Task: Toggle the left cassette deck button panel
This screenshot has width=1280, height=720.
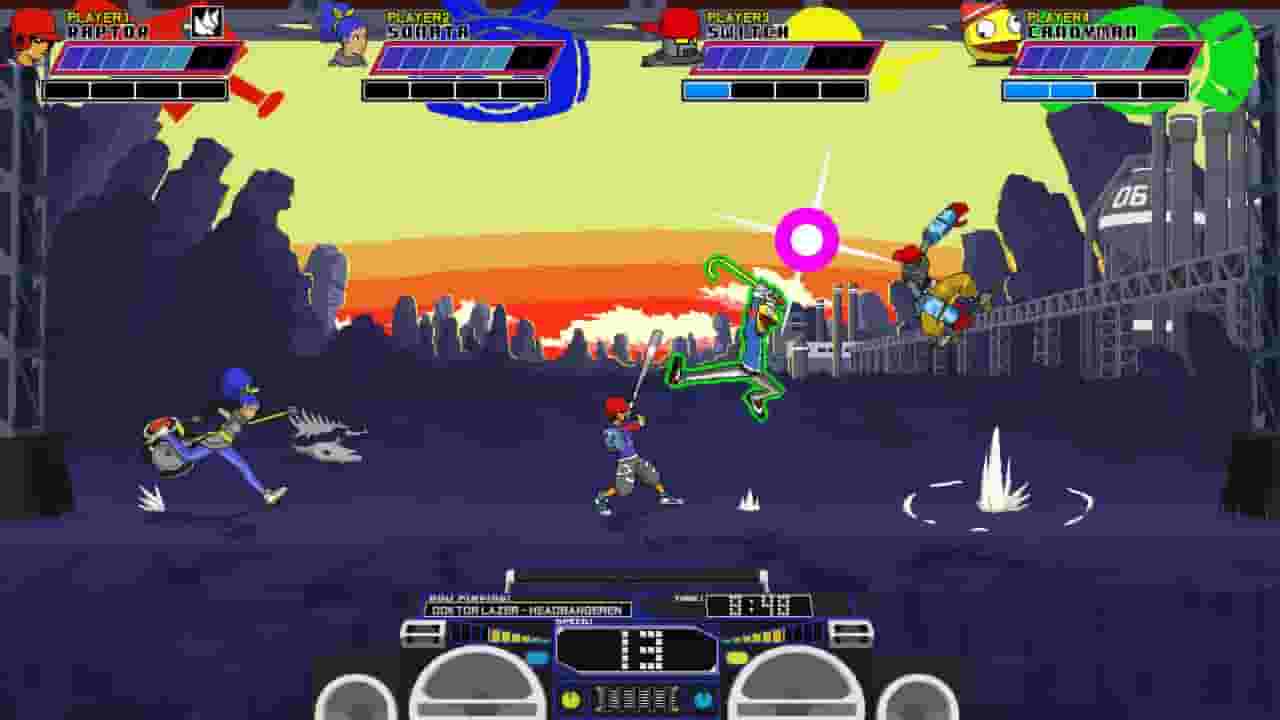Action: [420, 633]
